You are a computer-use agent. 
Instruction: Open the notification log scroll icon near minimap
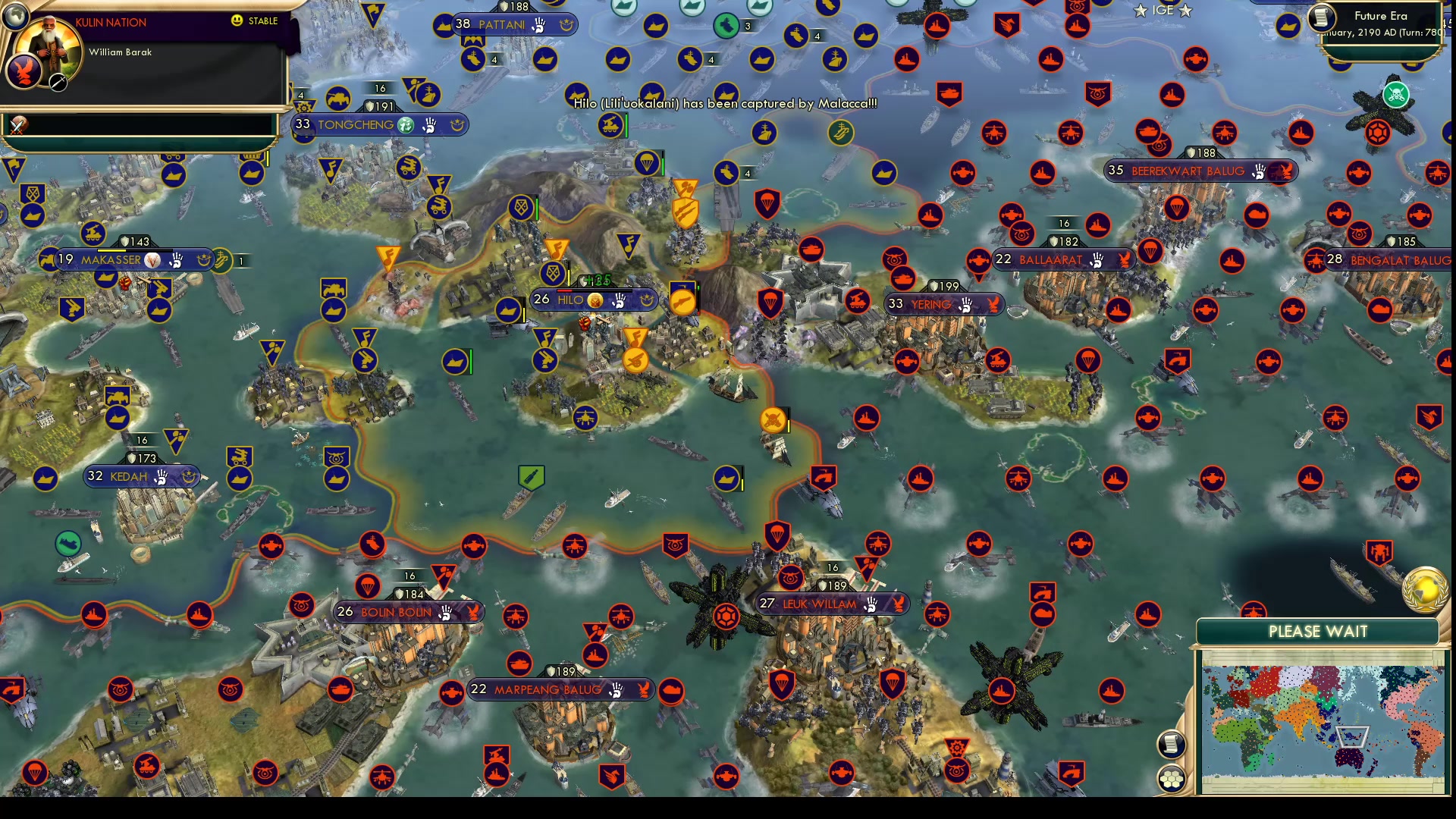point(1172,744)
